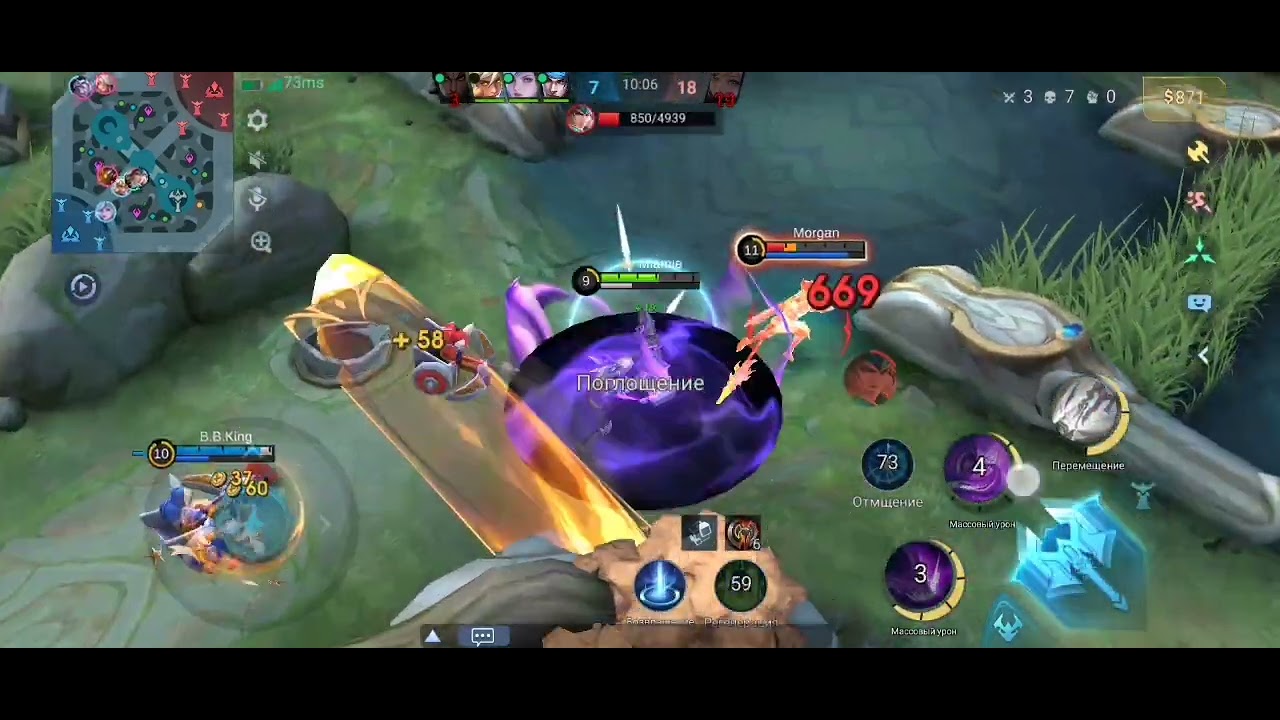Send the yellow attack signal
The image size is (1280, 720).
point(1198,152)
